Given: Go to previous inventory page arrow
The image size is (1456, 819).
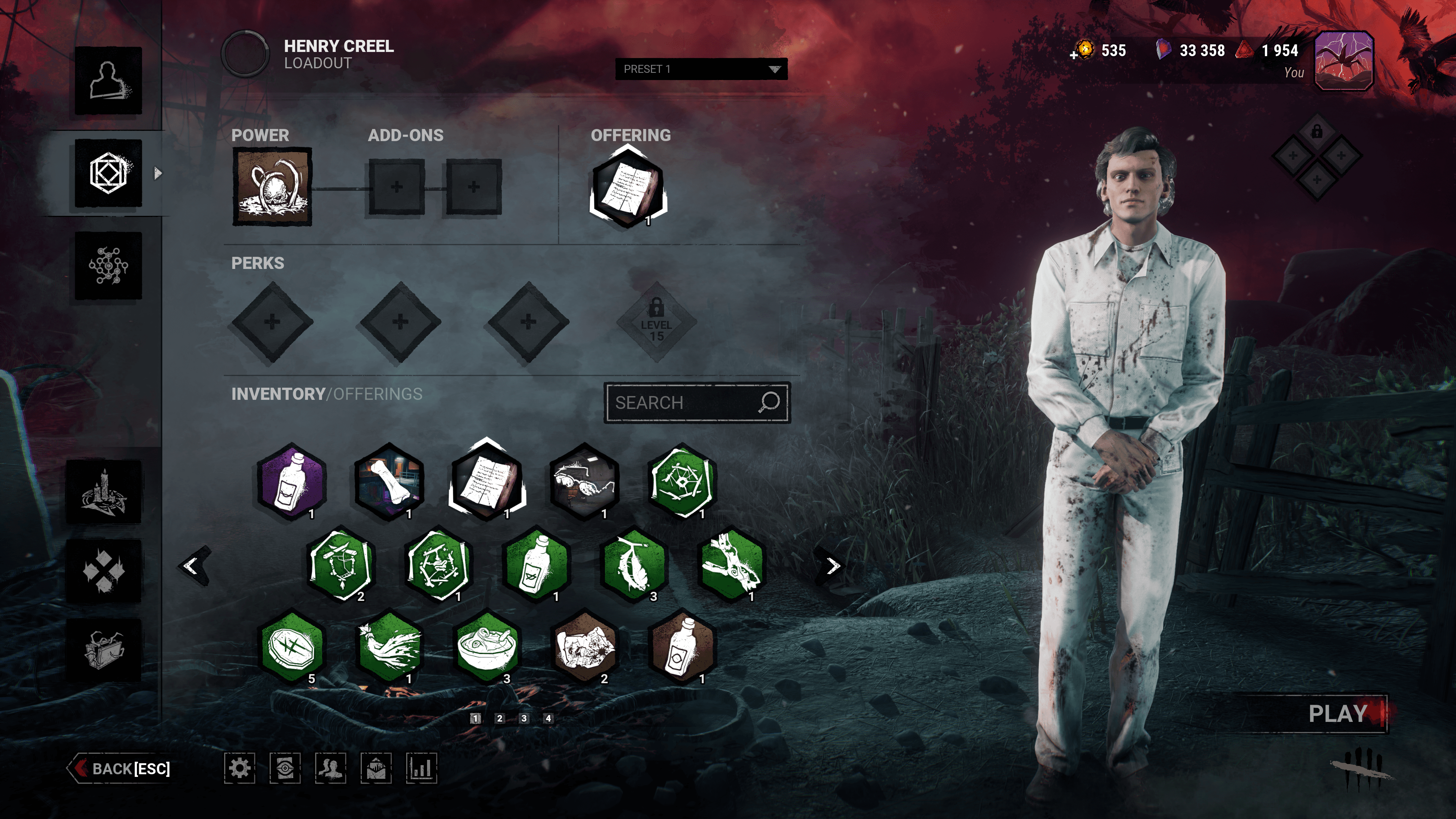Looking at the screenshot, I should pyautogui.click(x=192, y=566).
